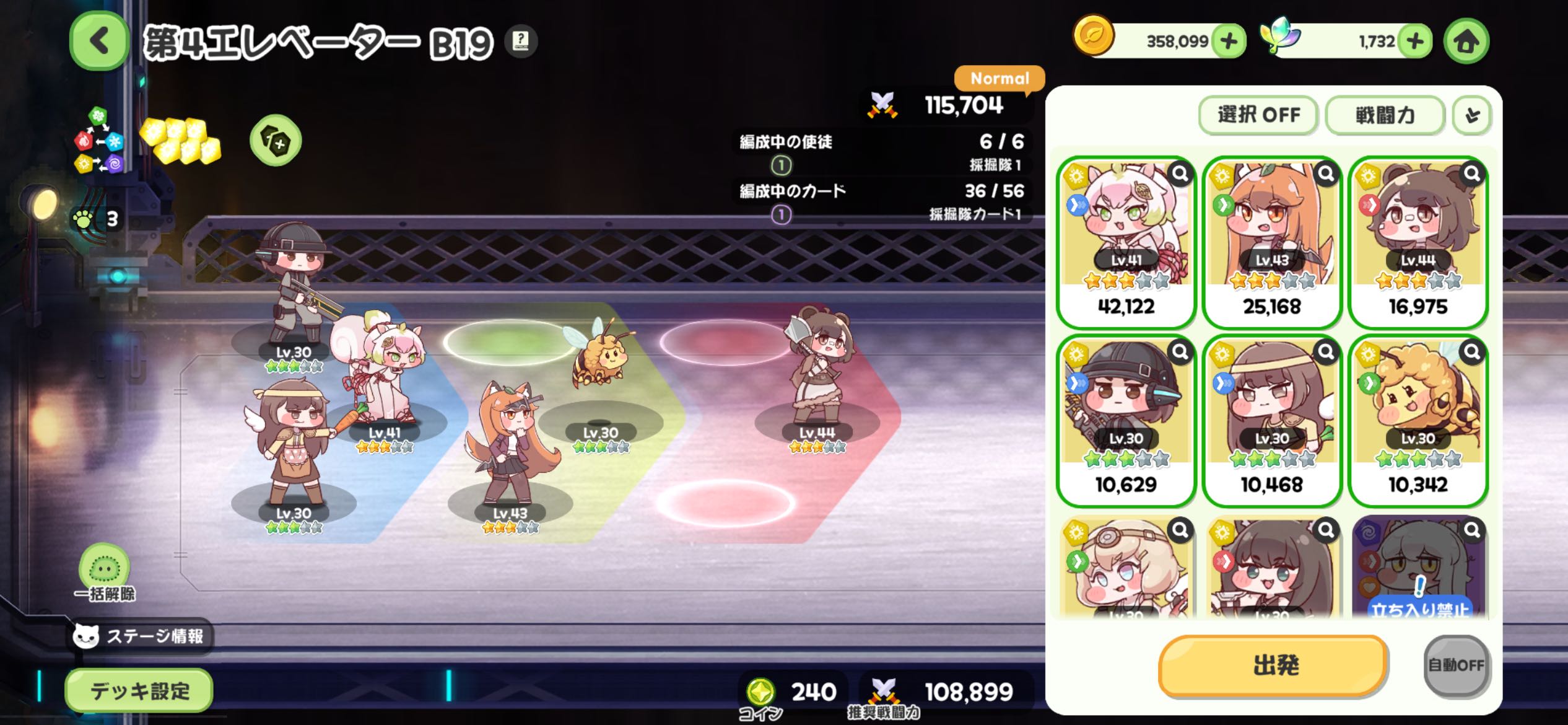Open the stage help question mark icon

[521, 41]
